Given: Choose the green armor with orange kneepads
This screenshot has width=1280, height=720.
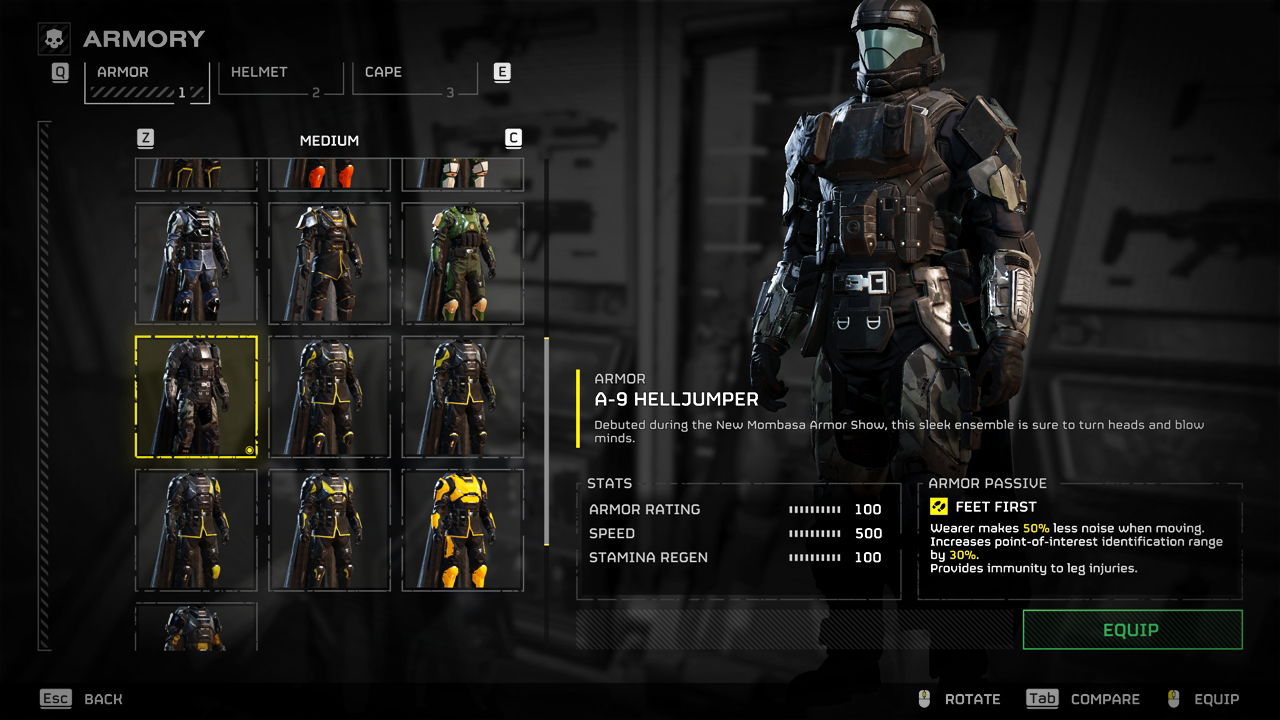Looking at the screenshot, I should 462,263.
